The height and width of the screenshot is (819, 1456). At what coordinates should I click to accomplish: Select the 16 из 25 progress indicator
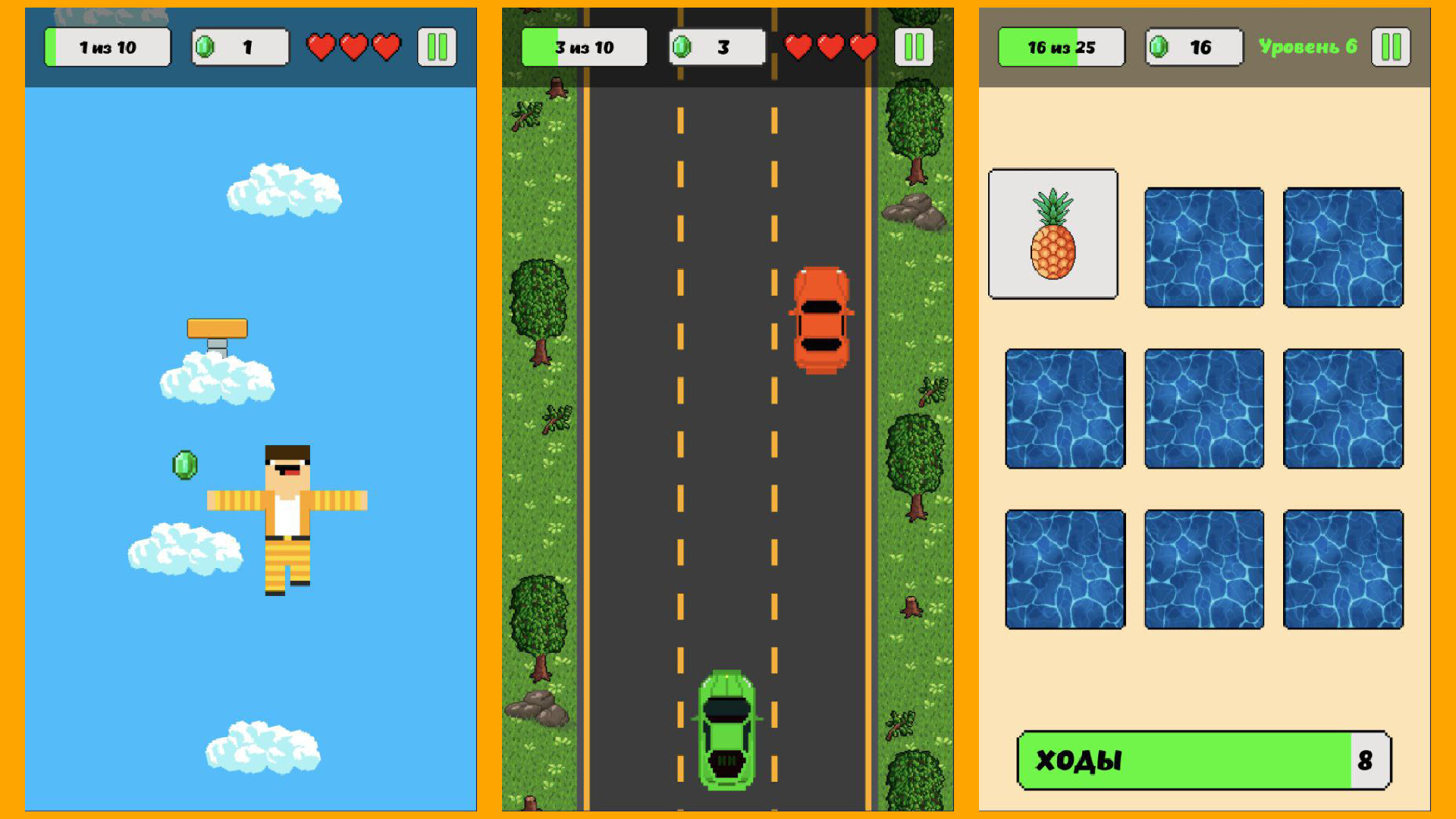[x=1060, y=45]
